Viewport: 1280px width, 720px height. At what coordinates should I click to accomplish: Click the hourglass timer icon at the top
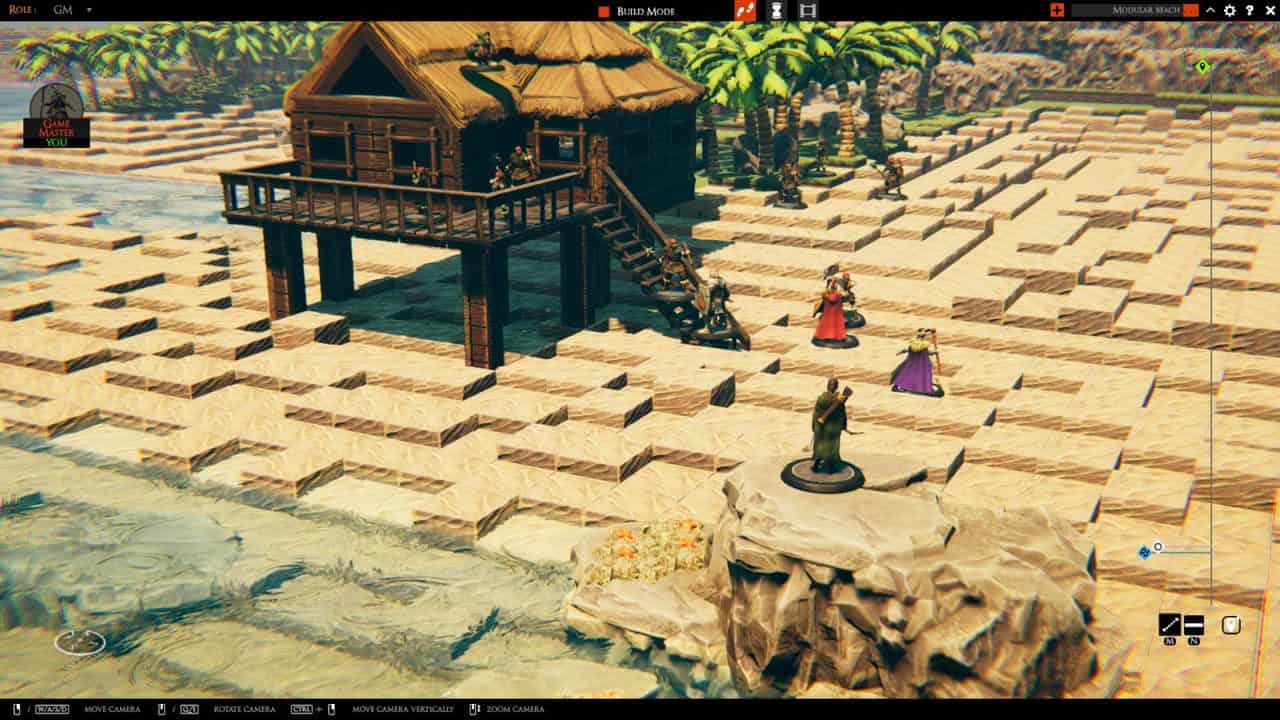coord(778,10)
